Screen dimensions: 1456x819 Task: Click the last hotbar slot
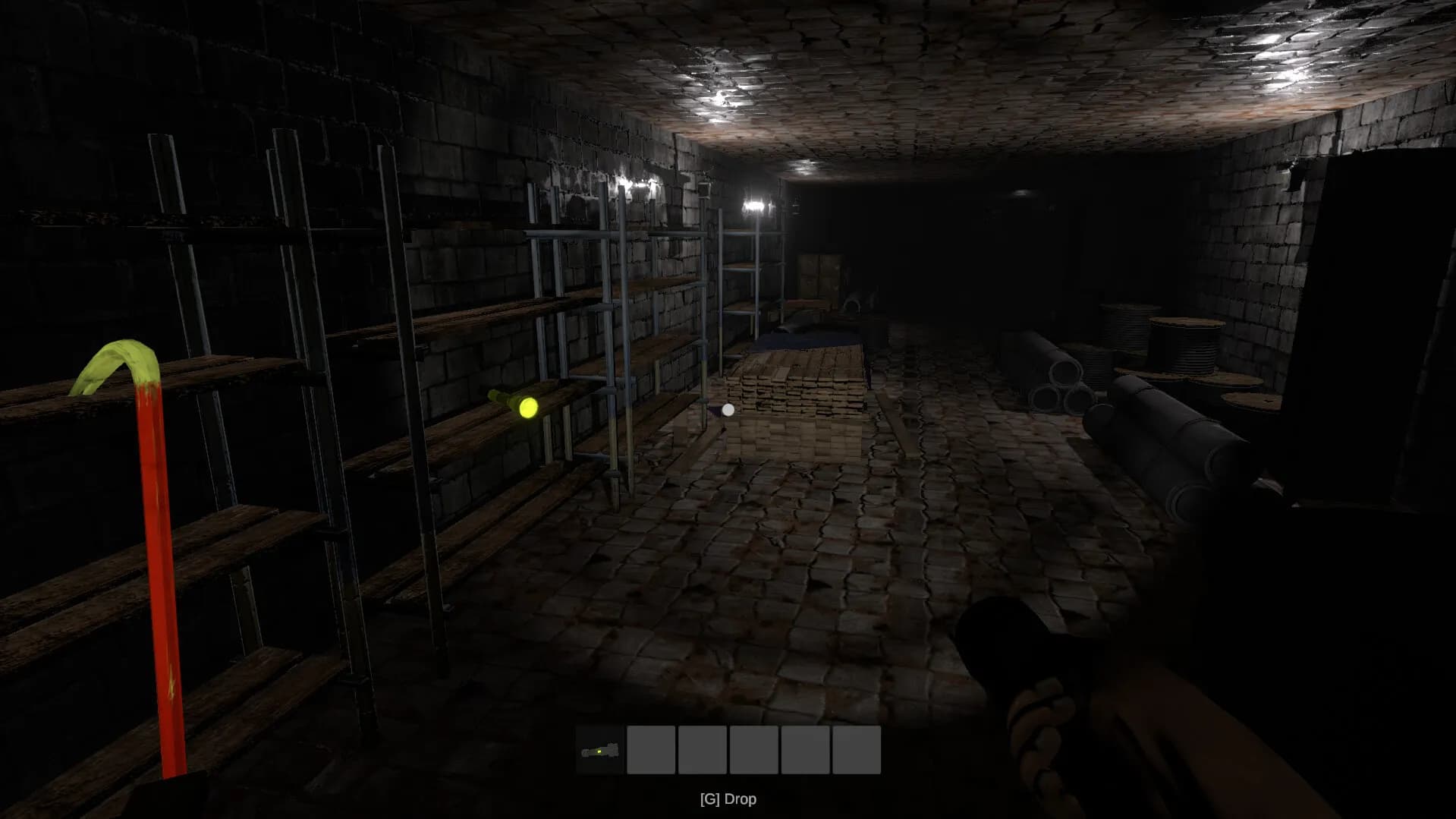pyautogui.click(x=857, y=750)
